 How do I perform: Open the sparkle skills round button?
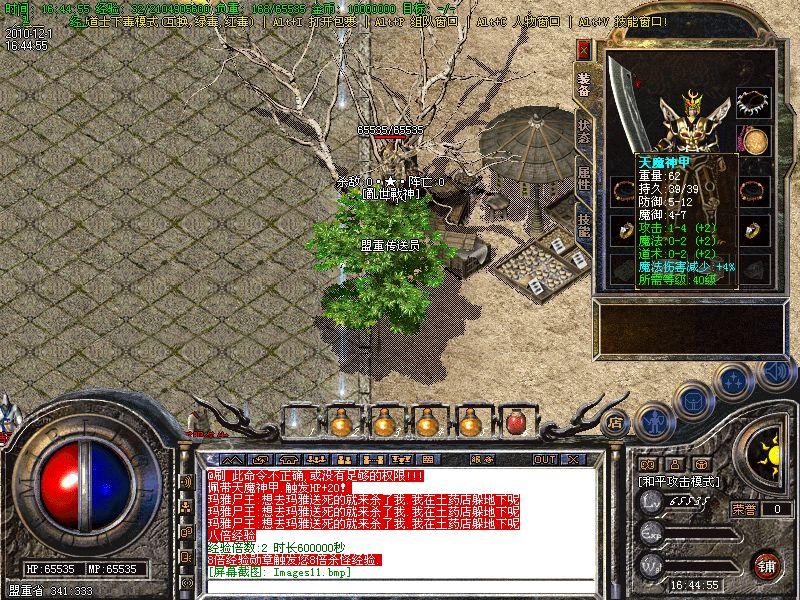(734, 381)
